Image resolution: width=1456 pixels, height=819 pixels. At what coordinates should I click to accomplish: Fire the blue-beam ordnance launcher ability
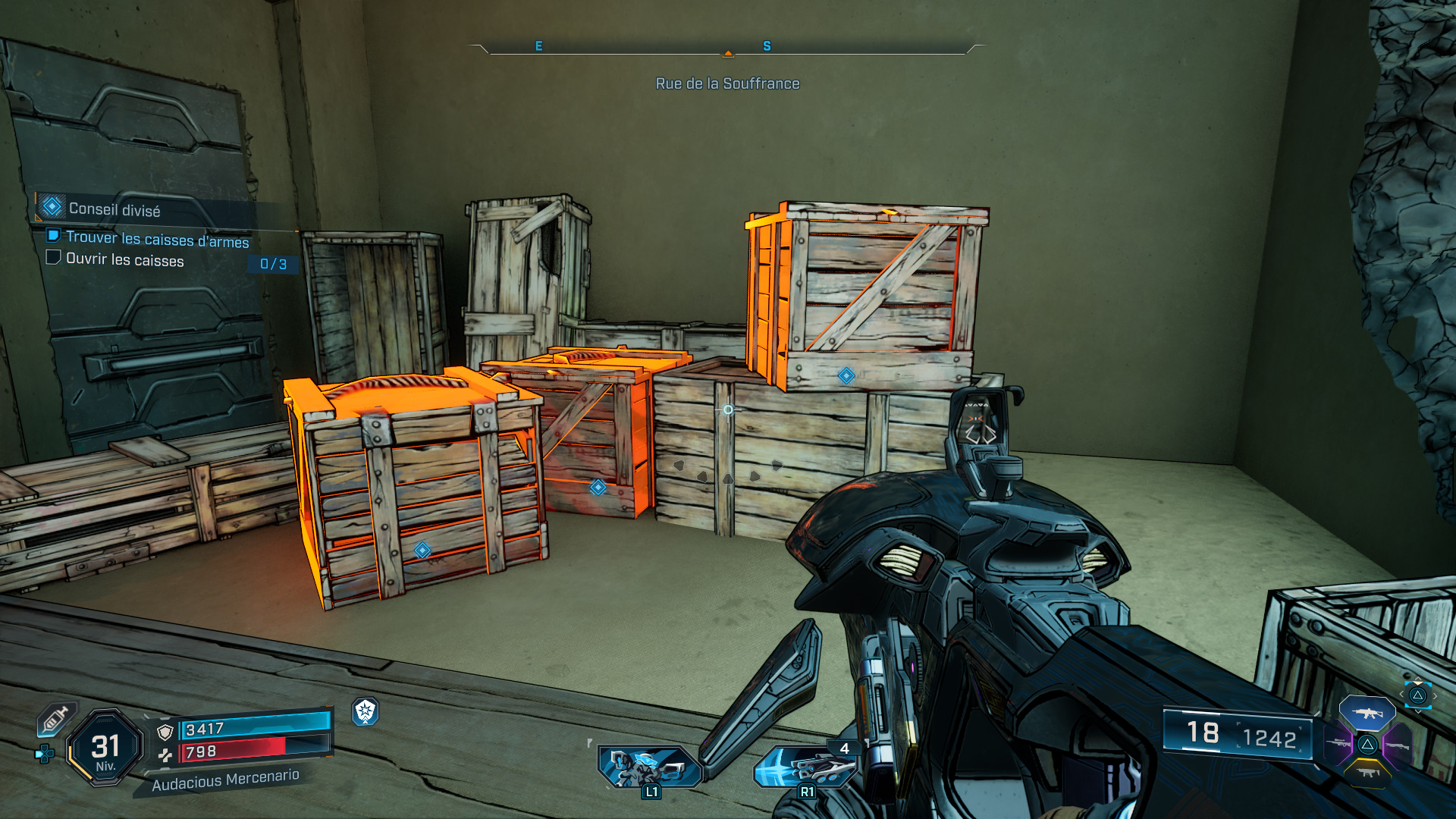(x=805, y=767)
